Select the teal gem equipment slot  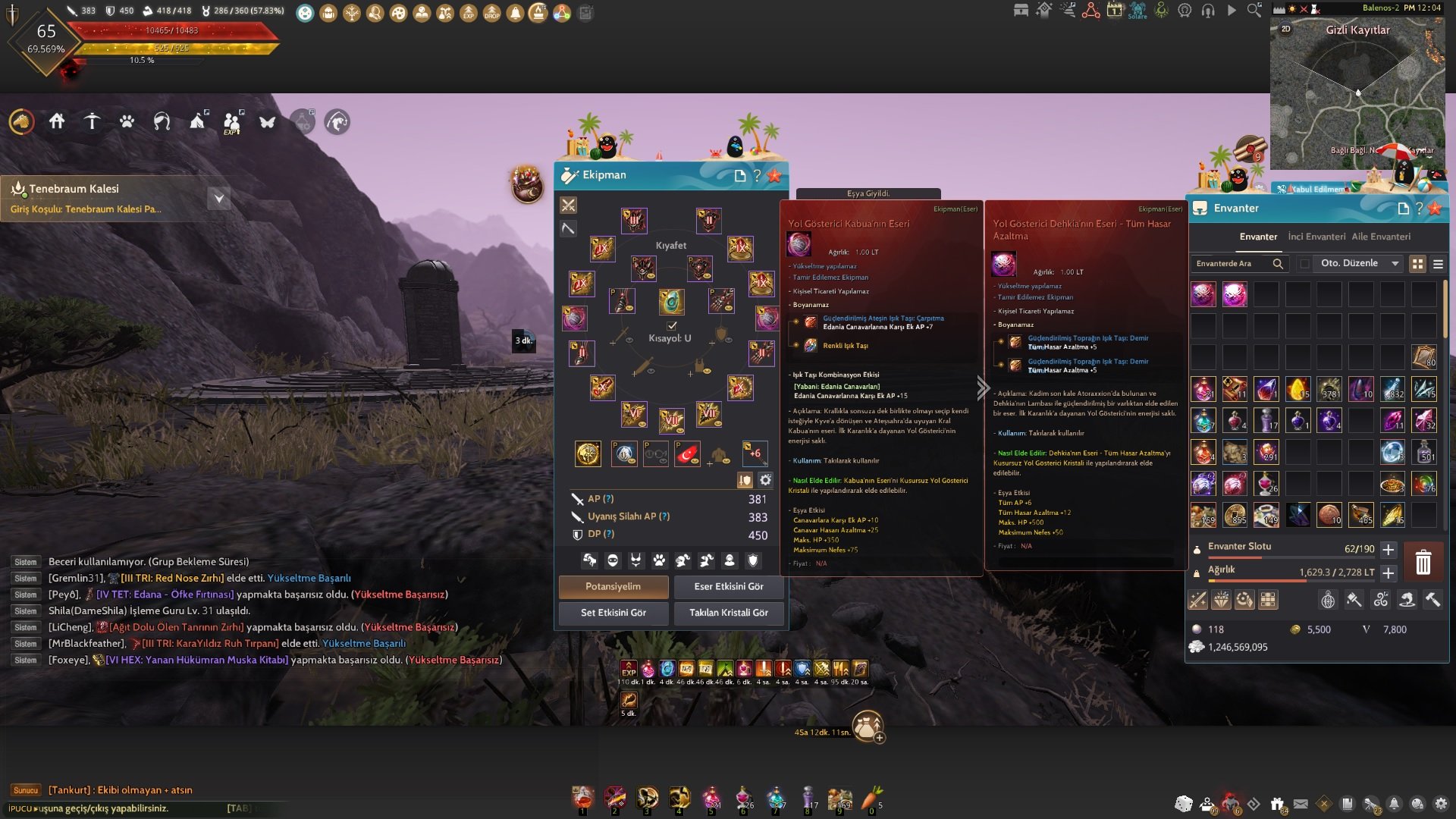[x=671, y=302]
